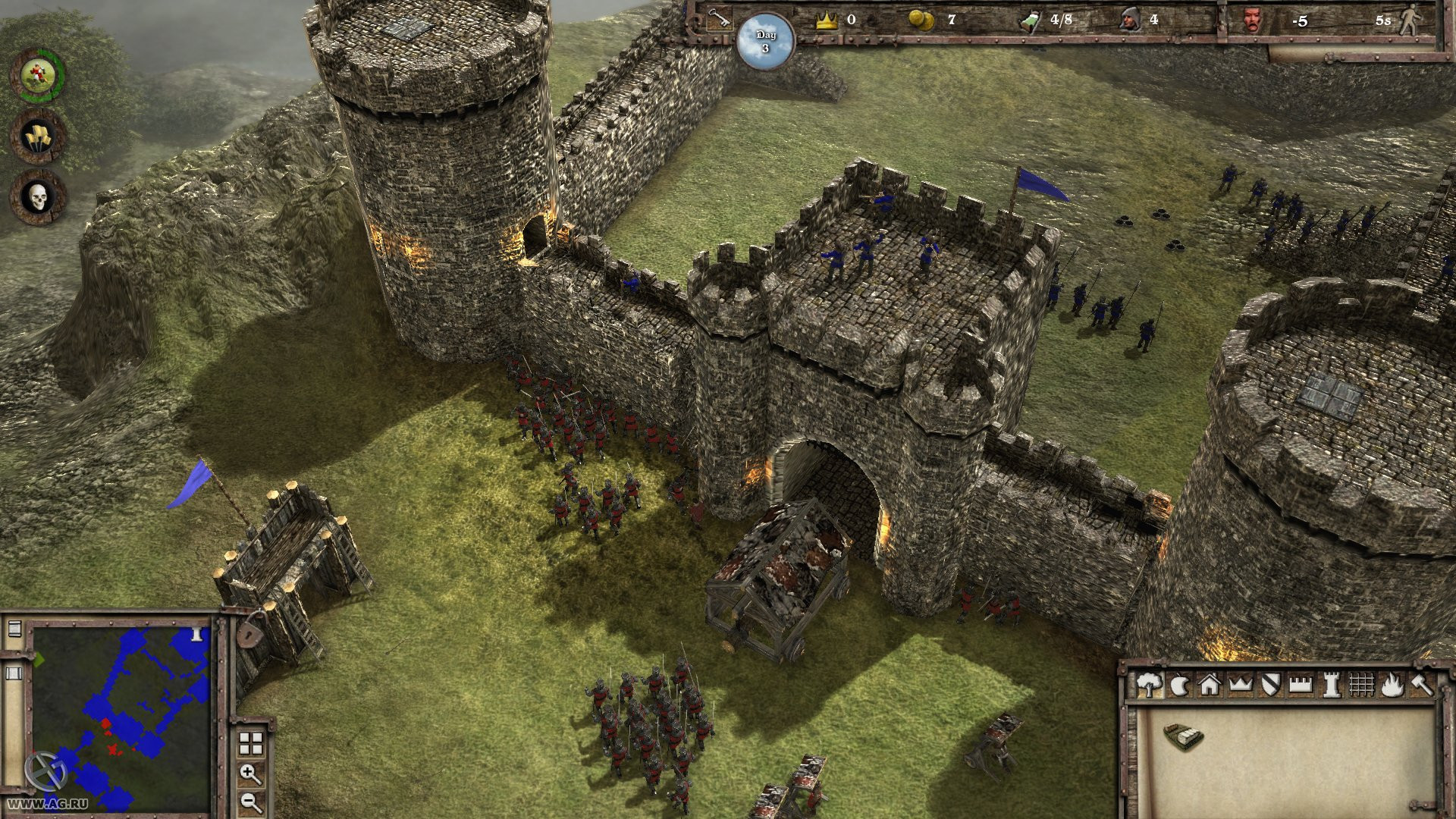Switch to the flame category tab
The height and width of the screenshot is (819, 1456).
pyautogui.click(x=1392, y=685)
